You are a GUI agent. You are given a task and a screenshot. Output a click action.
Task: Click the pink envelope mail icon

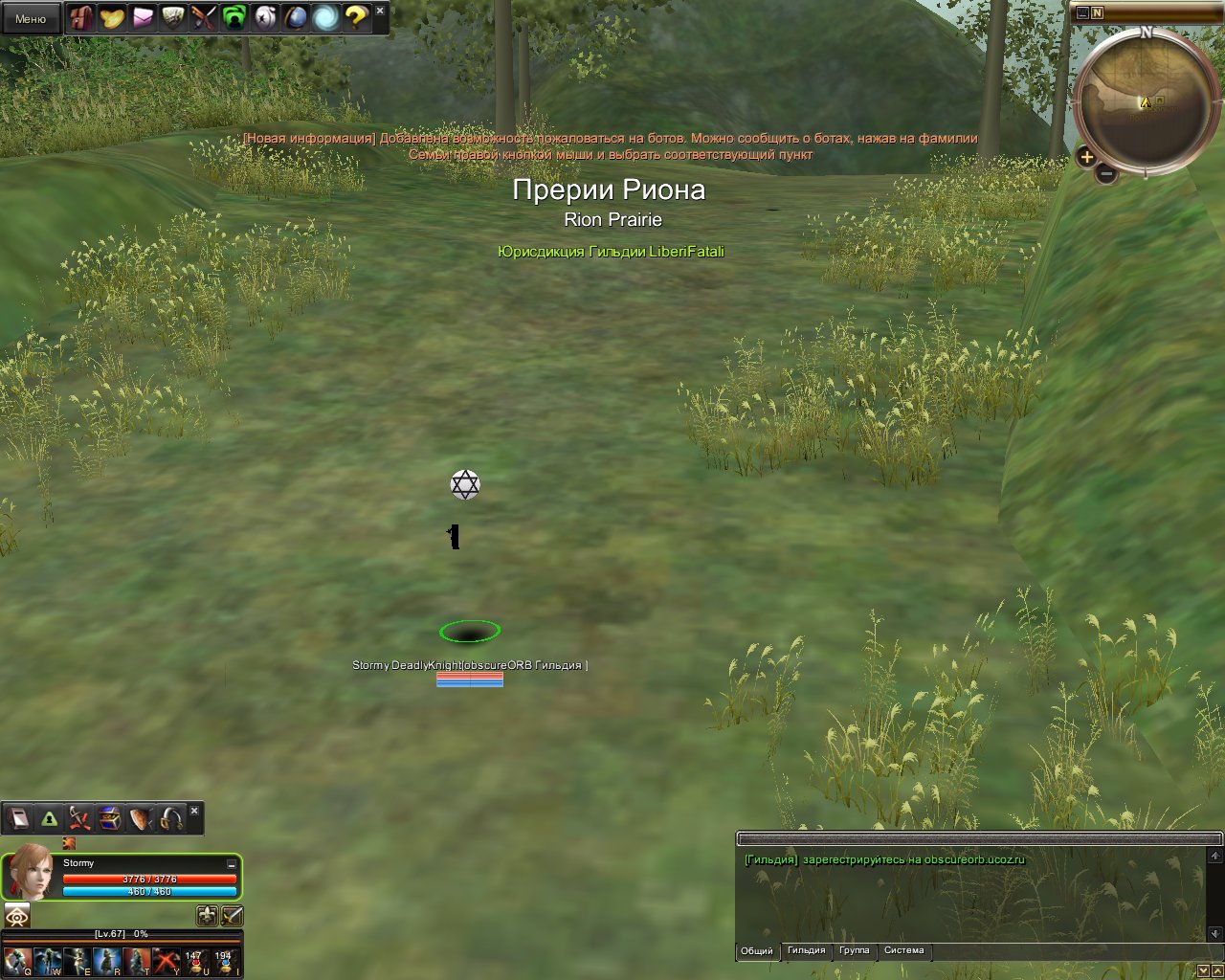pyautogui.click(x=143, y=17)
